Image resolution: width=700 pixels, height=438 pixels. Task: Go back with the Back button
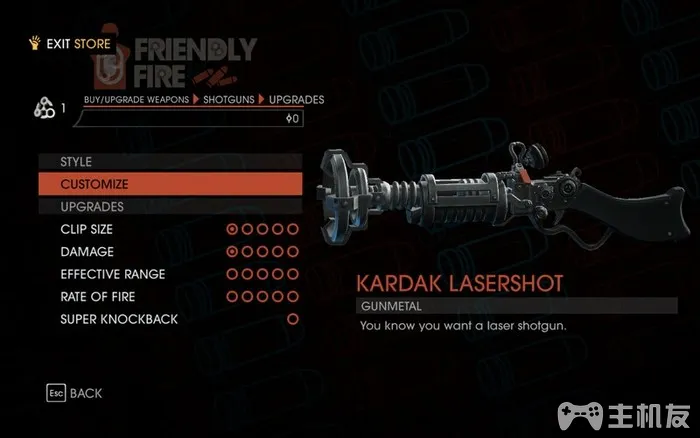75,393
